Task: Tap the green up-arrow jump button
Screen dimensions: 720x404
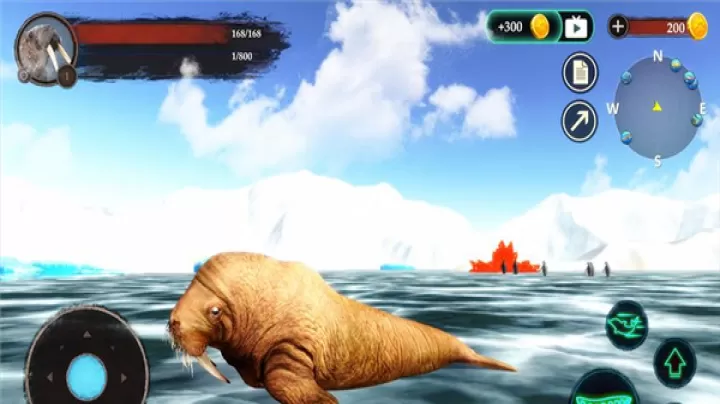Action: (675, 362)
